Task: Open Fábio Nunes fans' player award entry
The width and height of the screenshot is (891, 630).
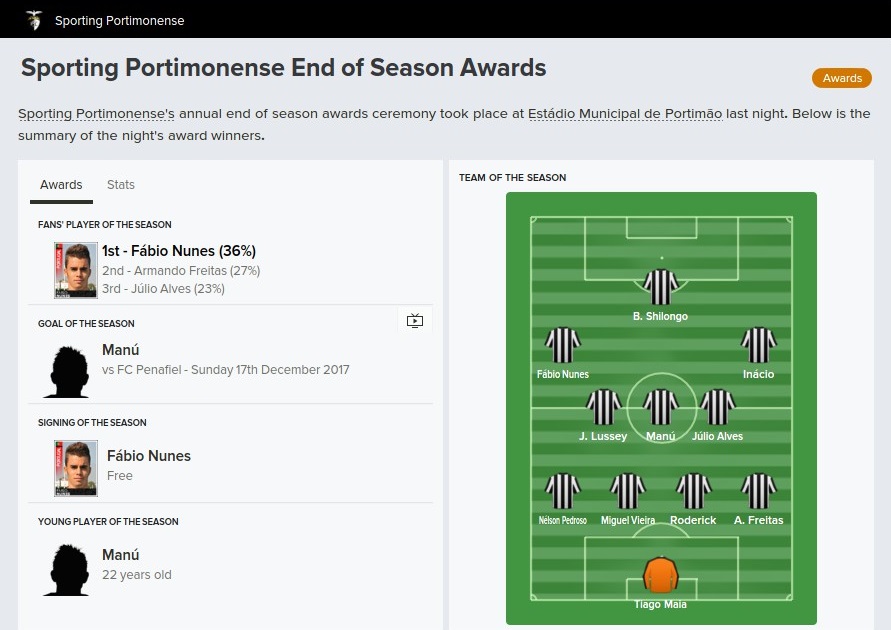Action: click(x=179, y=251)
